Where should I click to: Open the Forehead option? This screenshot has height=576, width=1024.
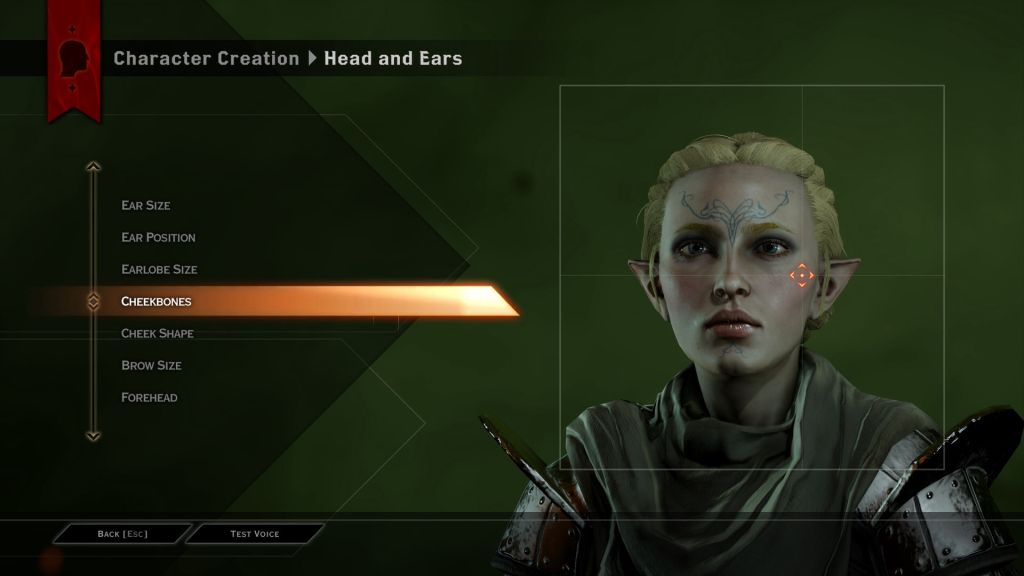pyautogui.click(x=149, y=397)
